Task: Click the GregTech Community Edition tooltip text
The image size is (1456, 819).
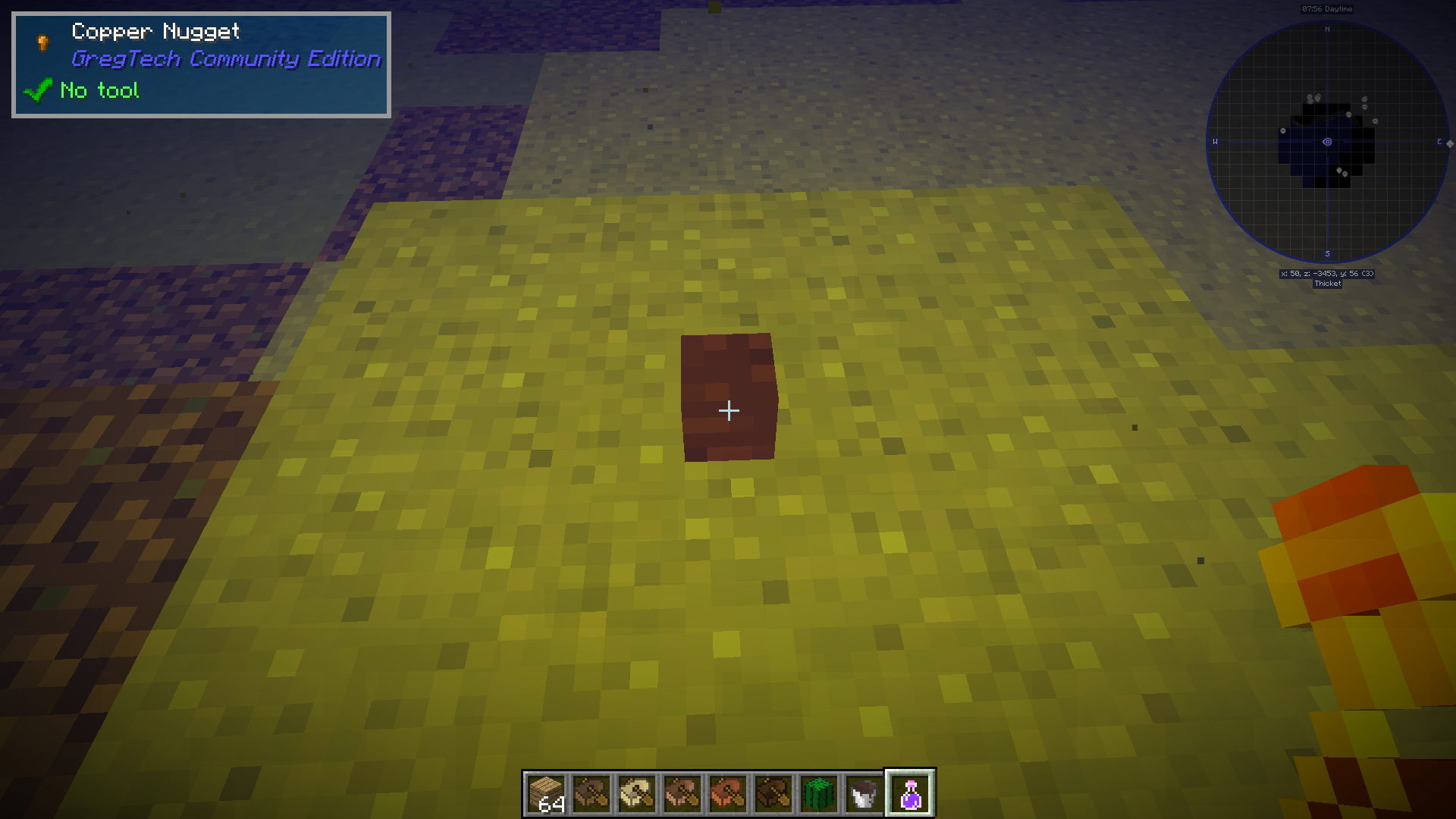Action: [x=224, y=59]
